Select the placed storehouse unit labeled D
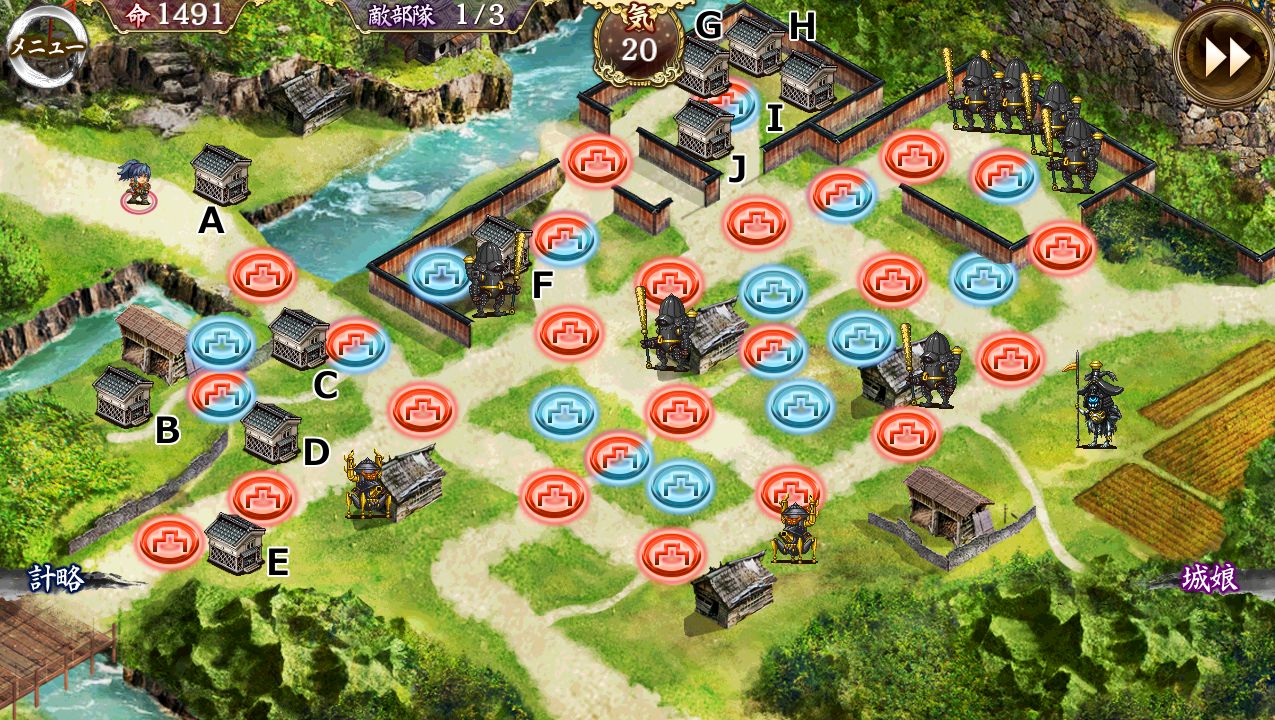 pos(271,432)
